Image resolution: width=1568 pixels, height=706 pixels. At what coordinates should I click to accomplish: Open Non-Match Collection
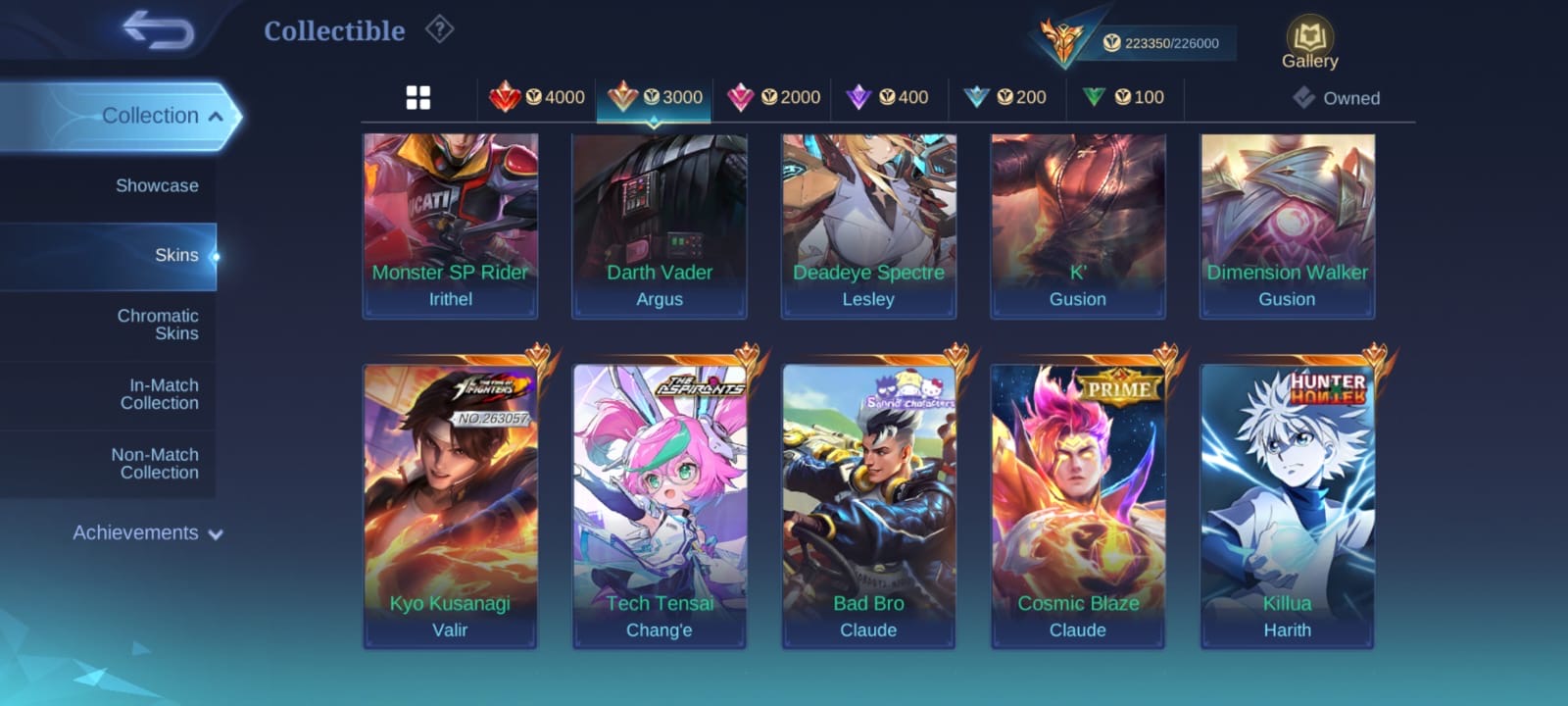click(155, 464)
